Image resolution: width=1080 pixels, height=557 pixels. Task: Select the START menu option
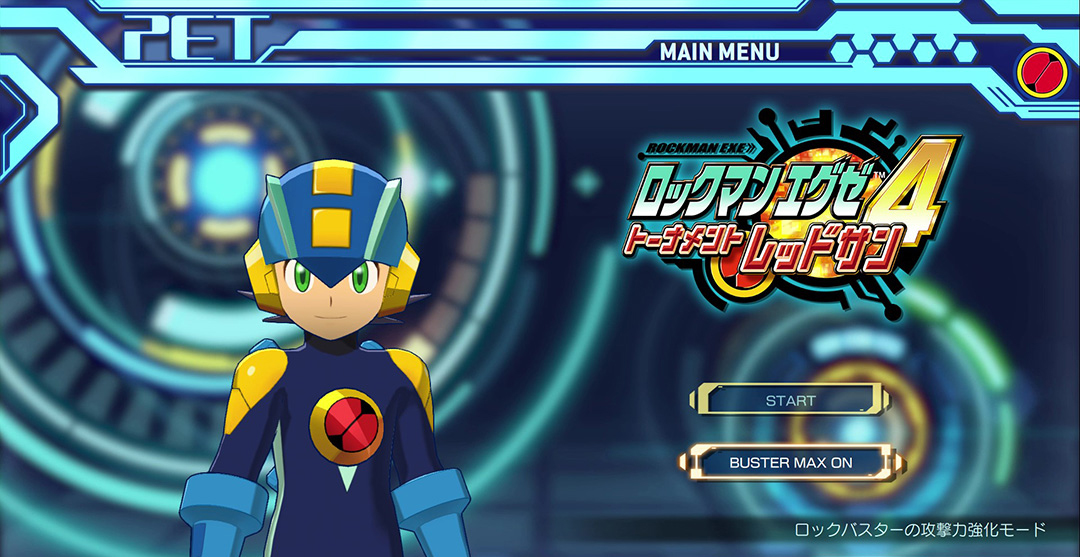tap(790, 400)
